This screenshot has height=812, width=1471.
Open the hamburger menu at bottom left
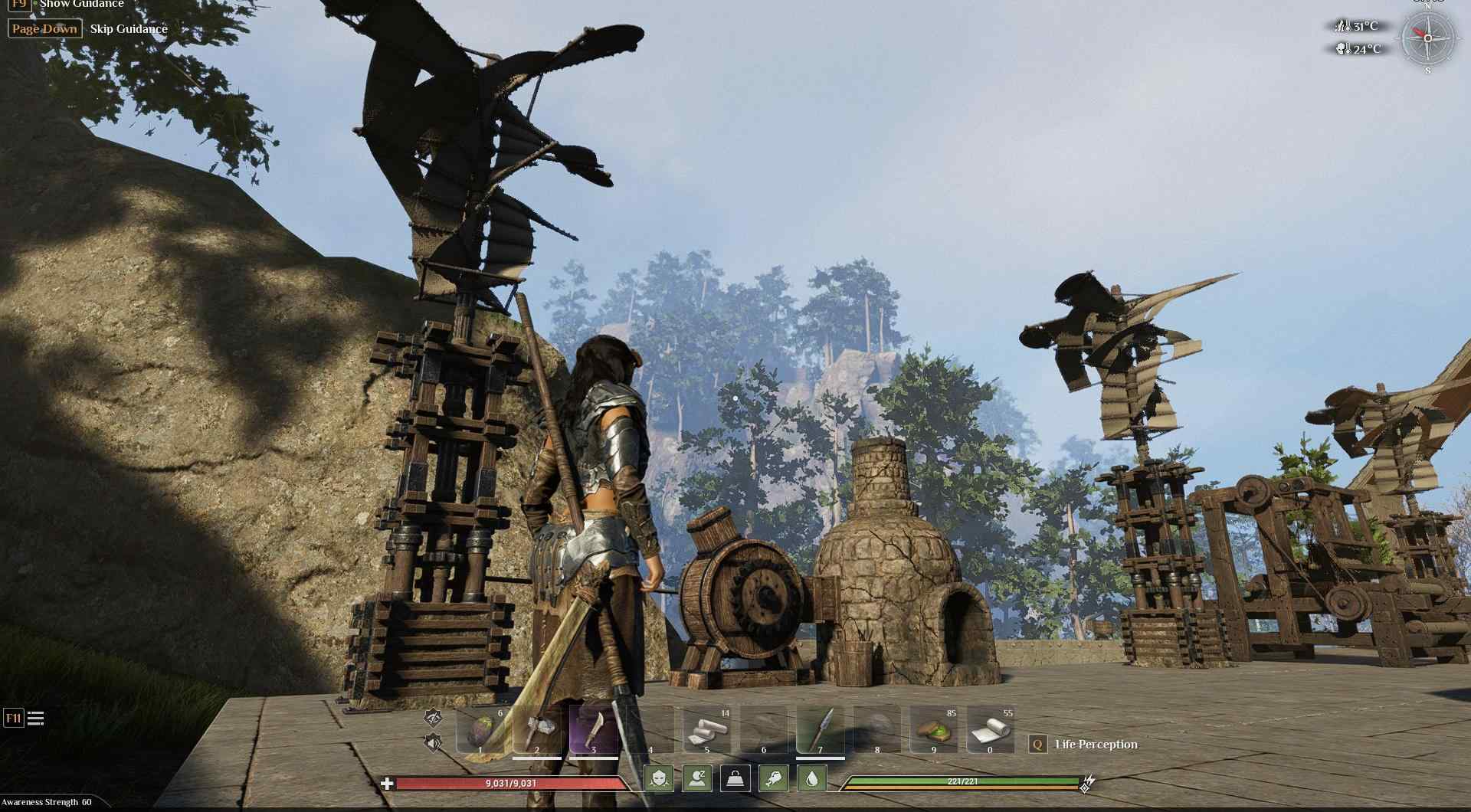[35, 719]
